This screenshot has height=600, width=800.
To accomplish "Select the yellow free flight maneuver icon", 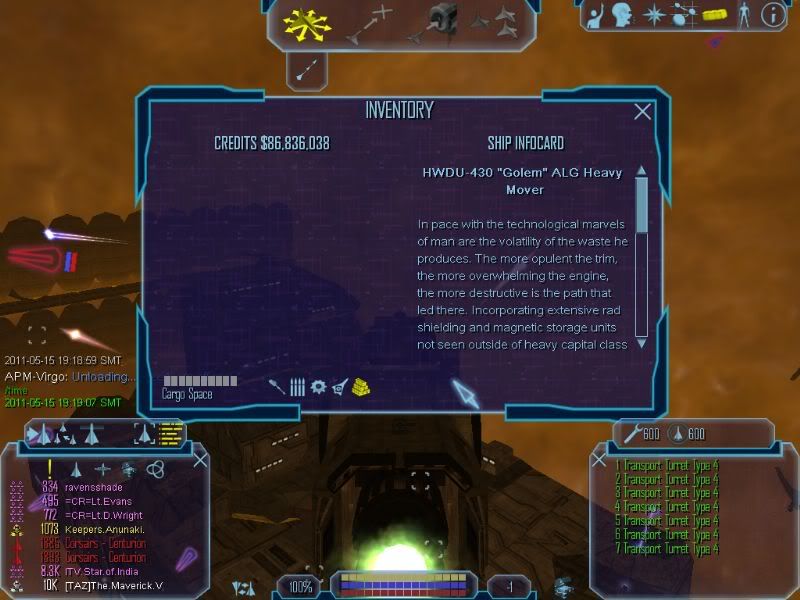I will (307, 22).
